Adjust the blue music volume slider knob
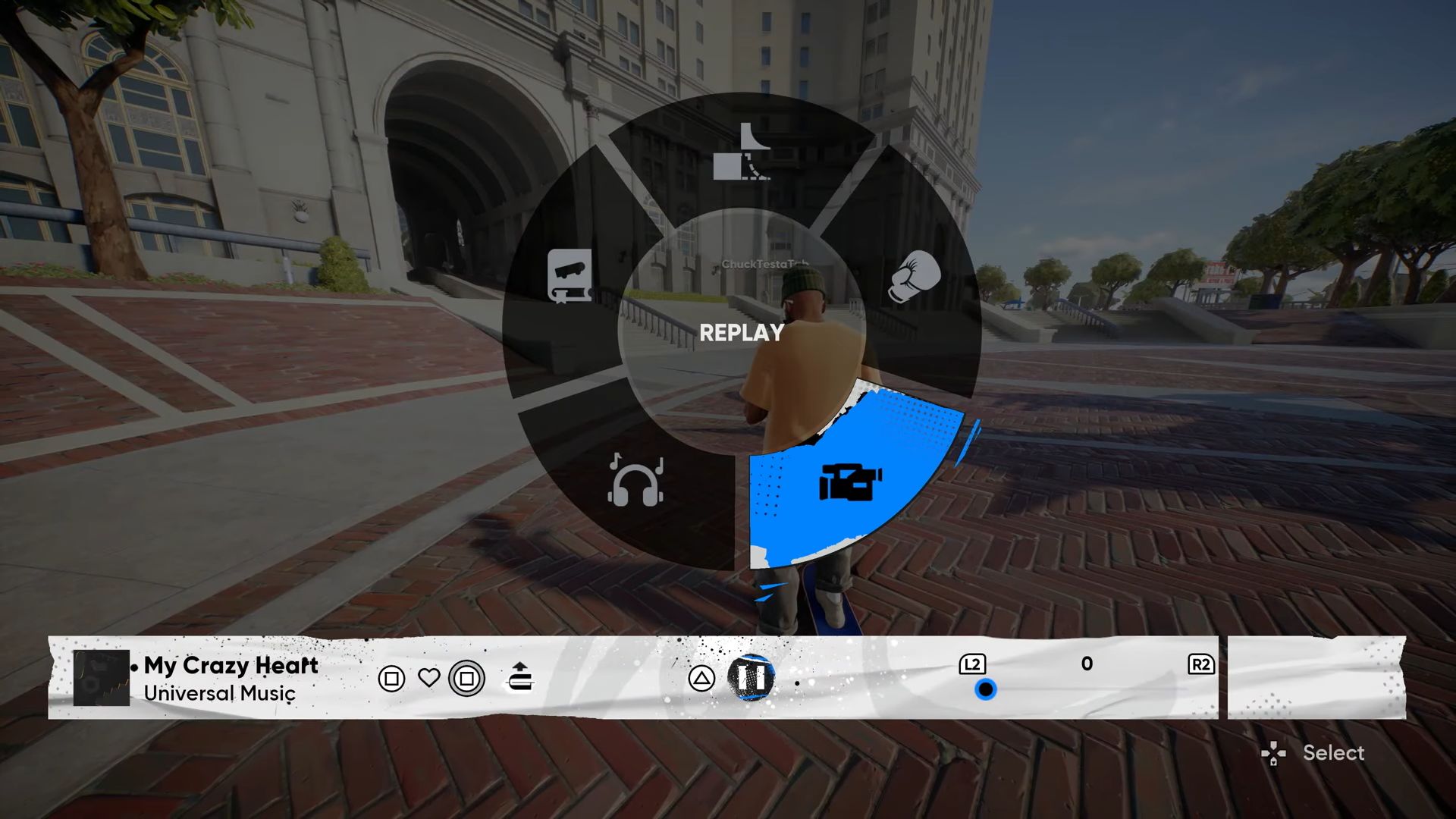The height and width of the screenshot is (819, 1456). click(985, 689)
